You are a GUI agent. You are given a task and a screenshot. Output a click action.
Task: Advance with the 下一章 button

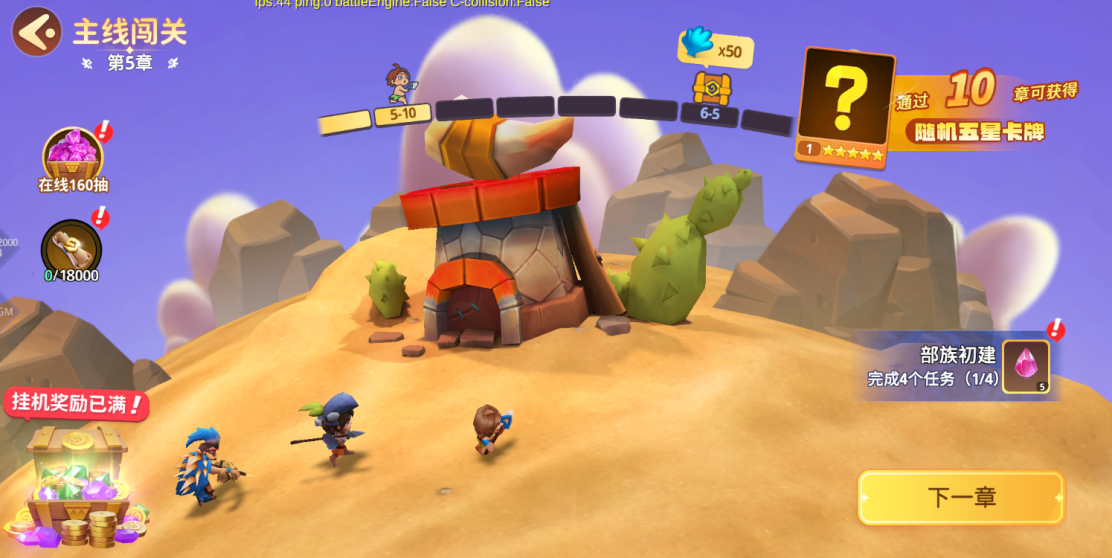(960, 497)
